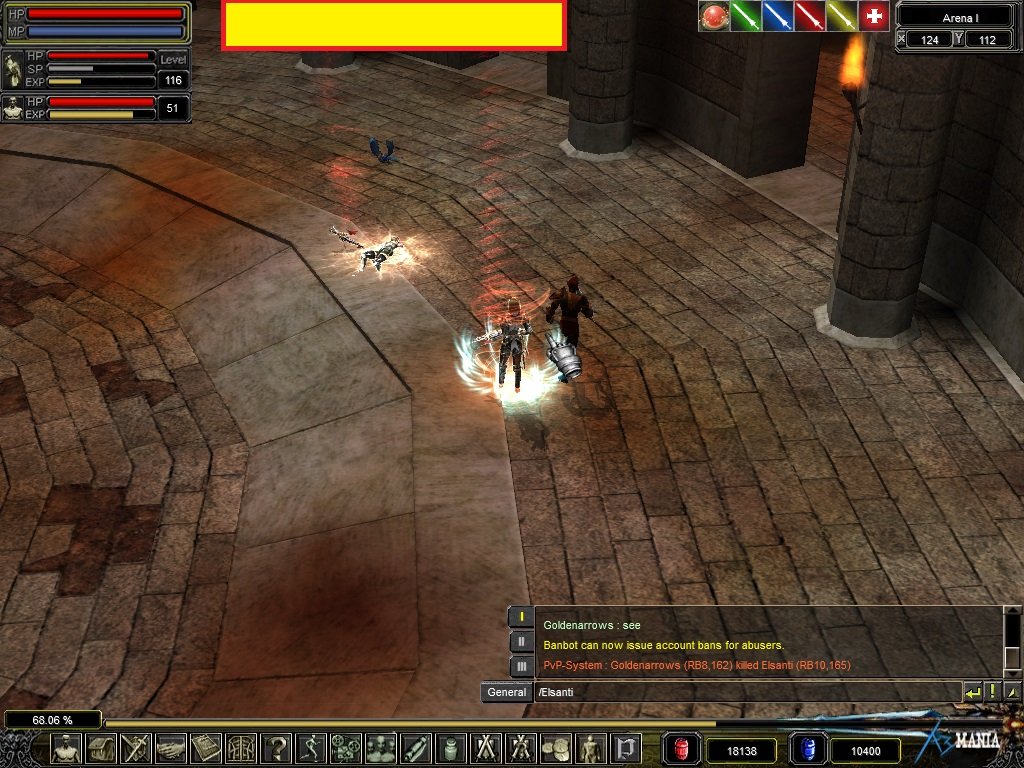Viewport: 1024px width, 768px height.
Task: Use the blue MP potion slot
Action: click(806, 749)
